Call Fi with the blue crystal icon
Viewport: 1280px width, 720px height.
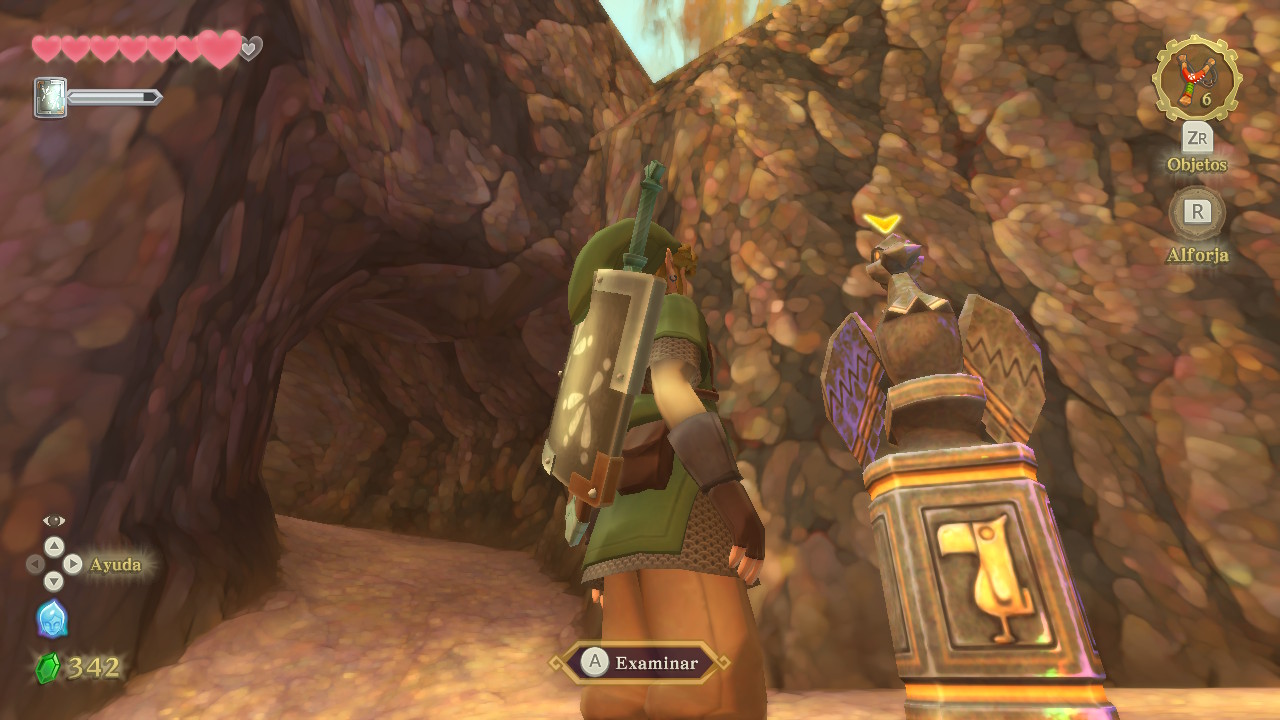coord(52,619)
